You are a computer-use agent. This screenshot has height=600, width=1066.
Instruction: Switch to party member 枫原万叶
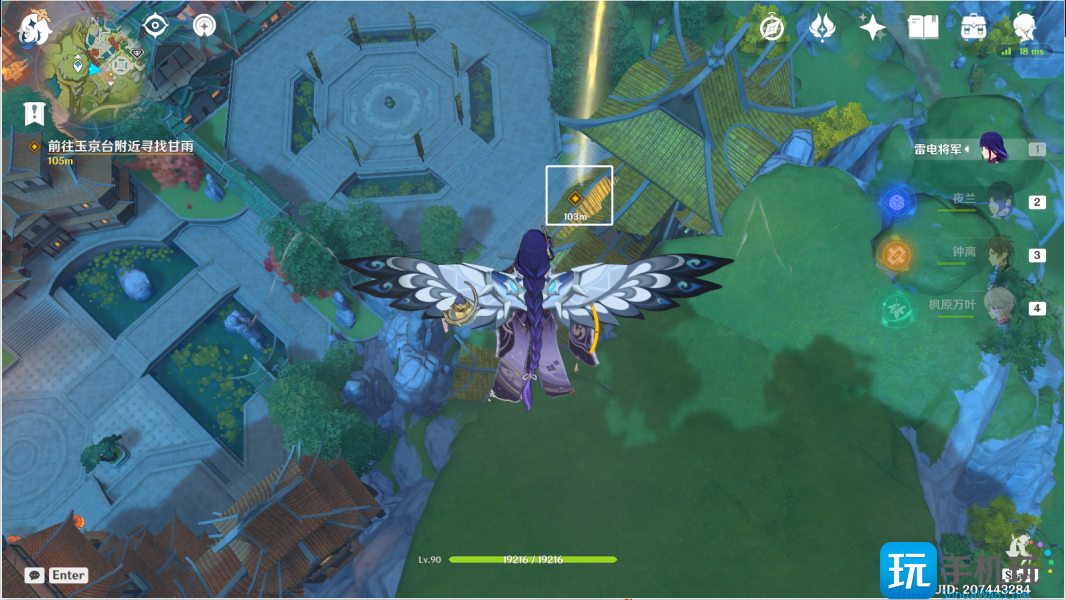1000,307
